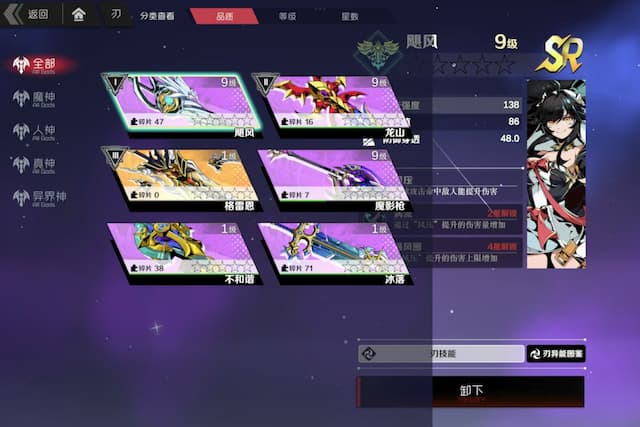Switch sorting to 等级 tab

[287, 16]
